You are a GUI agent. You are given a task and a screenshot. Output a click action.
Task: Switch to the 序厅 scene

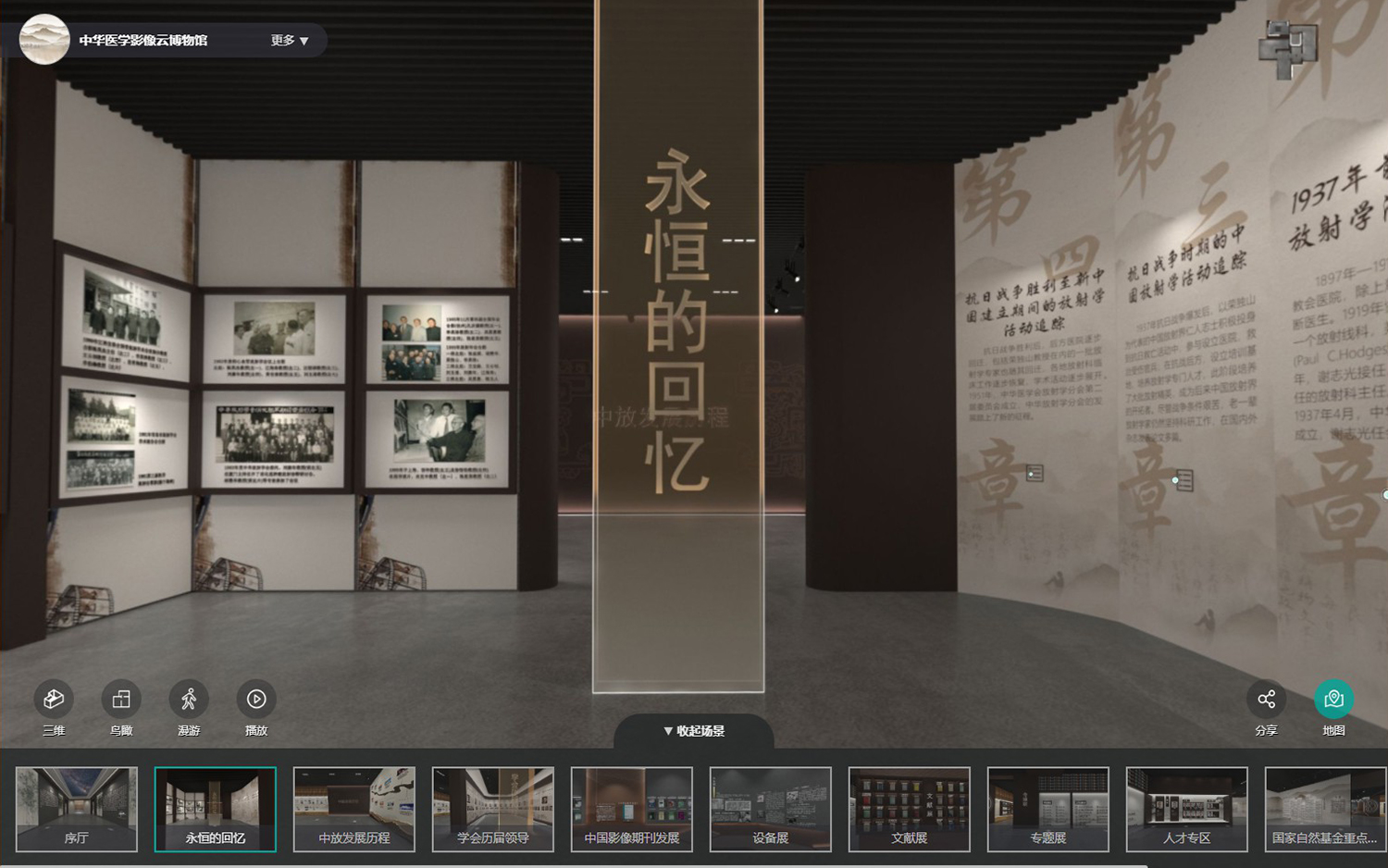76,808
